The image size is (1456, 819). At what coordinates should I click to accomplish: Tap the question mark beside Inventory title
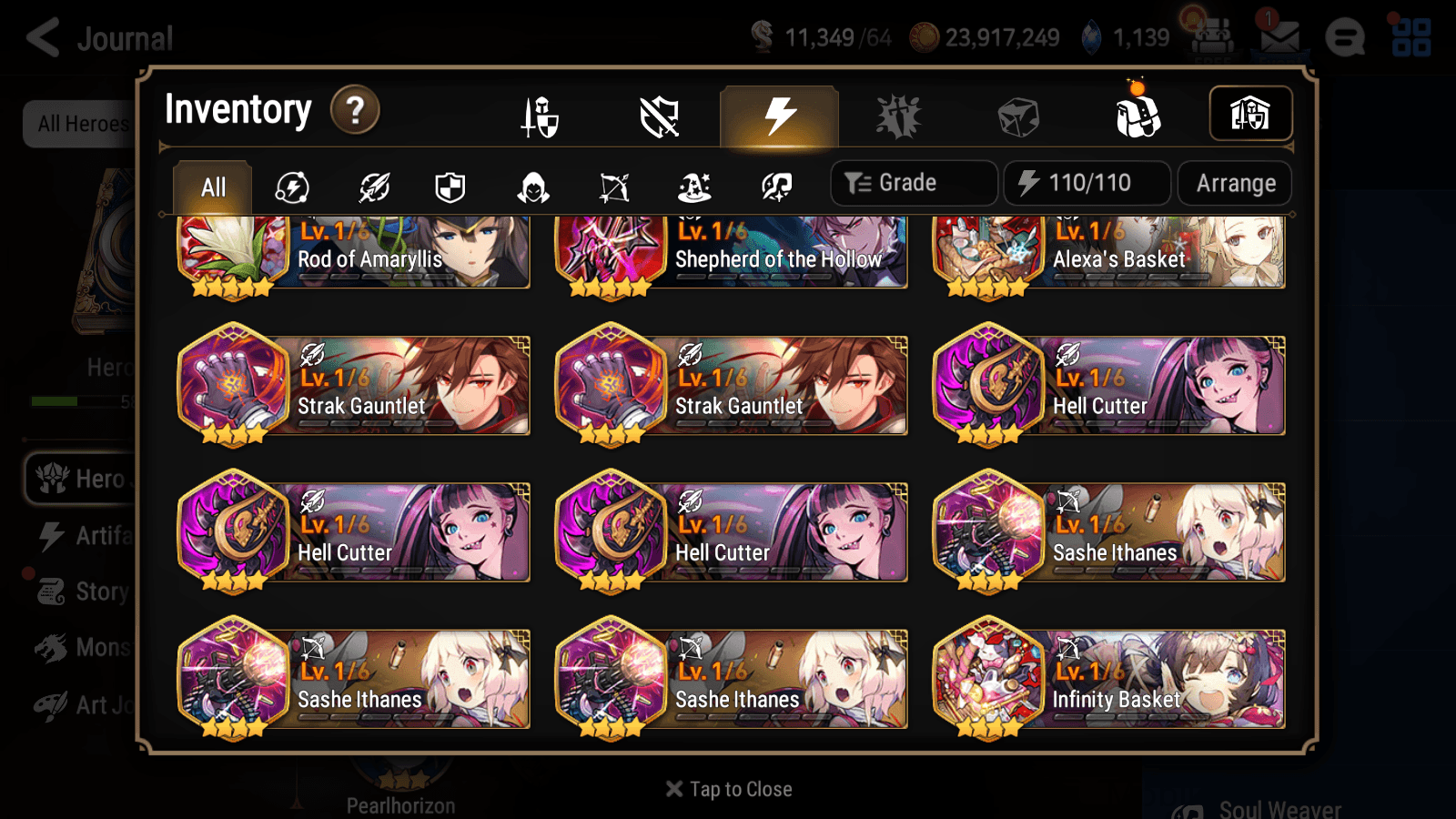point(354,109)
